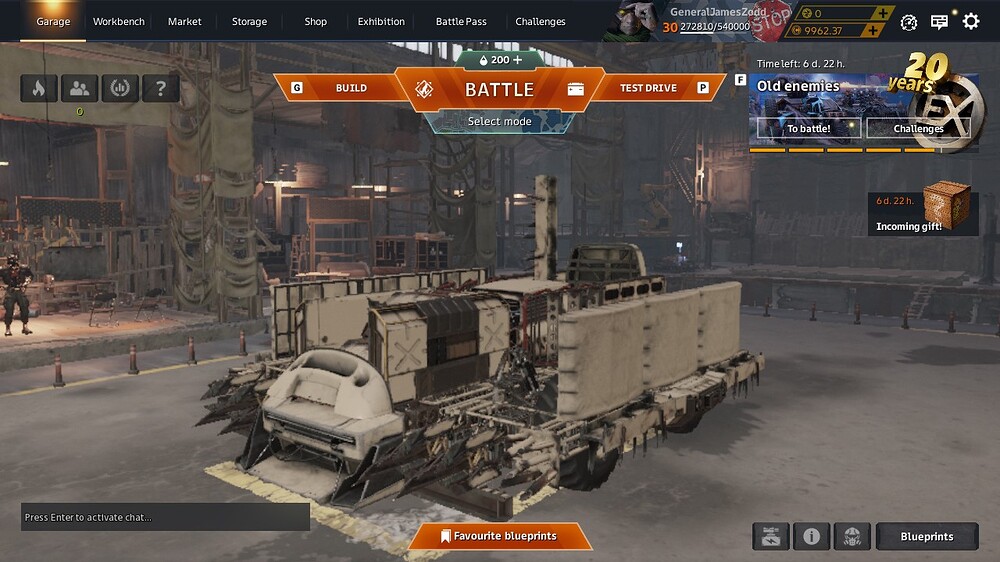Screen dimensions: 1000x562
Task: Start a match with the BATTLE button
Action: pyautogui.click(x=499, y=89)
